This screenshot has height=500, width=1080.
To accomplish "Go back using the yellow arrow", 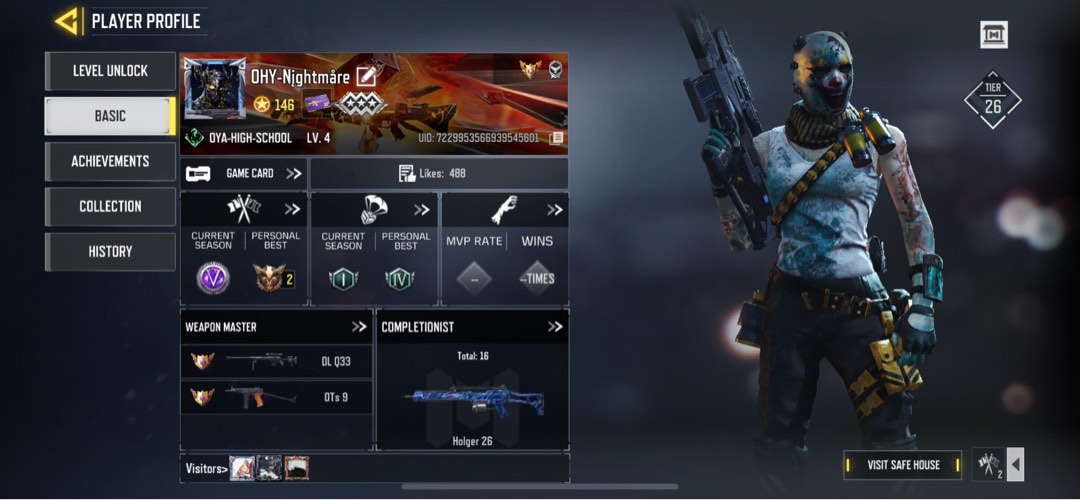I will pos(67,20).
